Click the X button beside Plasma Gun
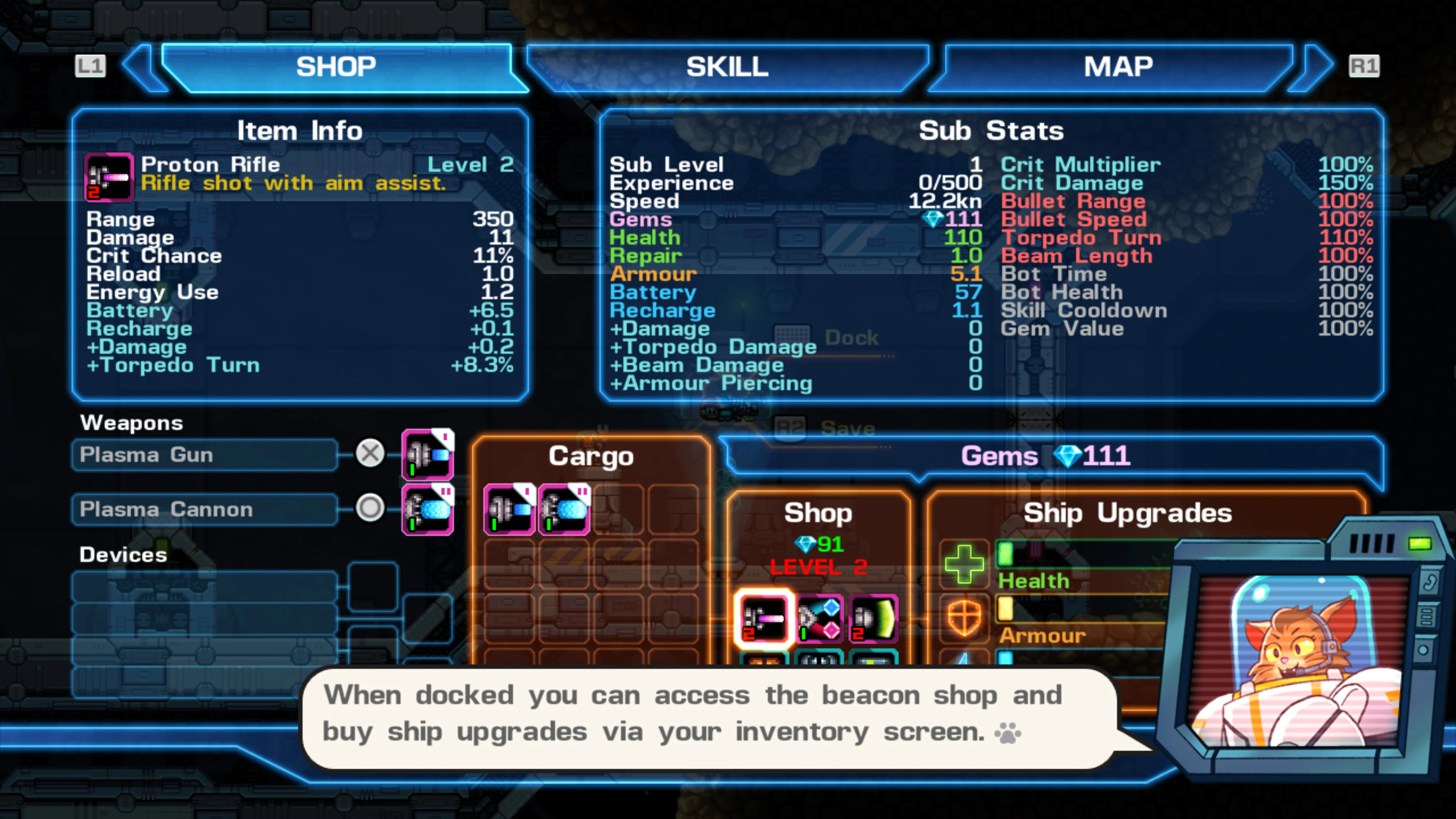This screenshot has width=1456, height=819. click(370, 453)
